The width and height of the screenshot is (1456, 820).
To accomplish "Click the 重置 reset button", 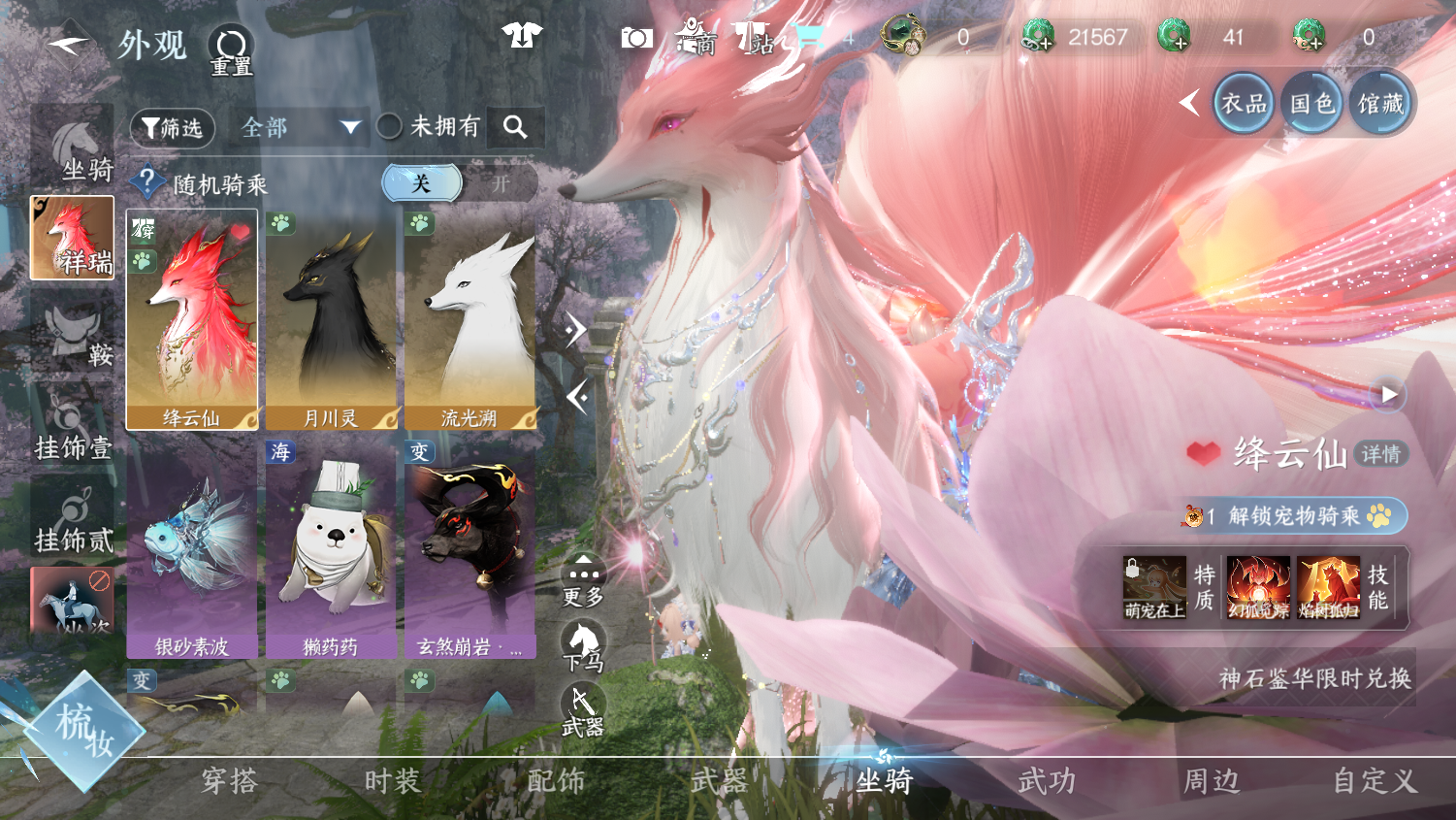I will tap(231, 49).
